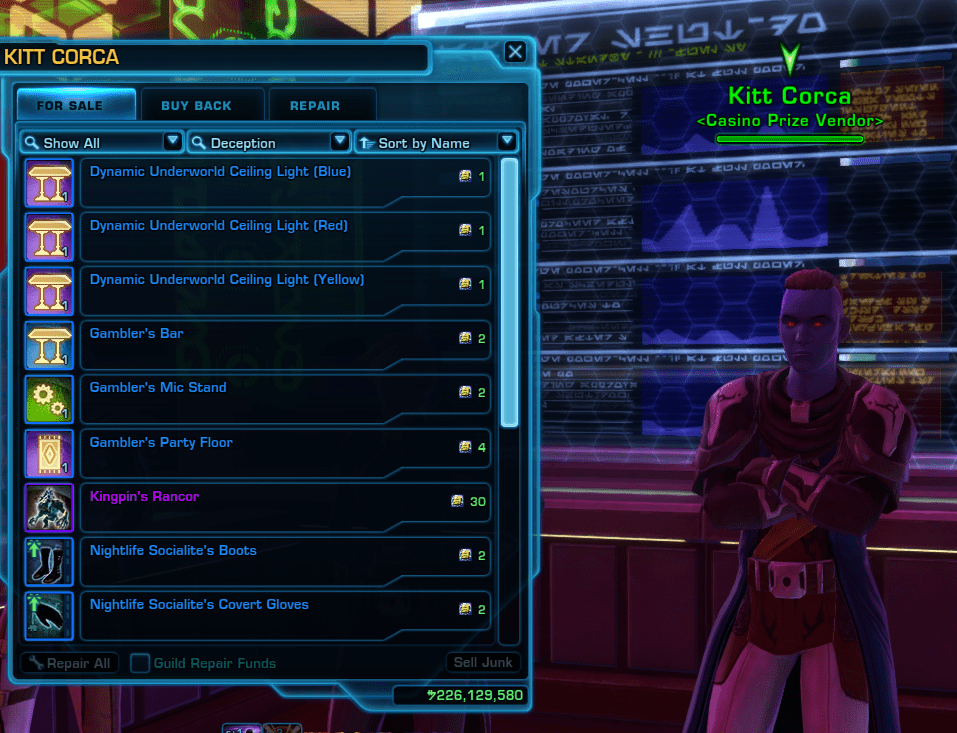Choose Dynamic Underworld Ceiling Light (Red)
This screenshot has width=957, height=733.
point(285,236)
